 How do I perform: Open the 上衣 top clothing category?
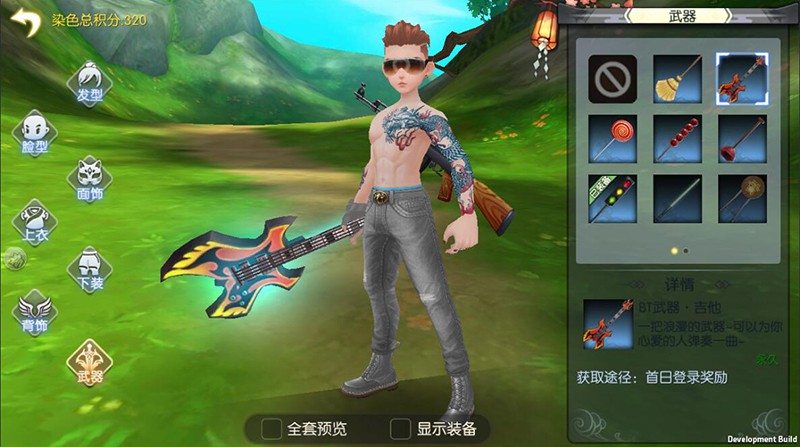pos(34,224)
